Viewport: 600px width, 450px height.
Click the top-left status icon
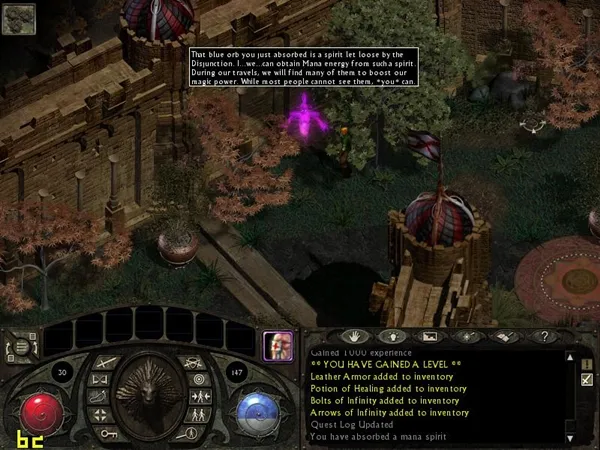point(19,19)
